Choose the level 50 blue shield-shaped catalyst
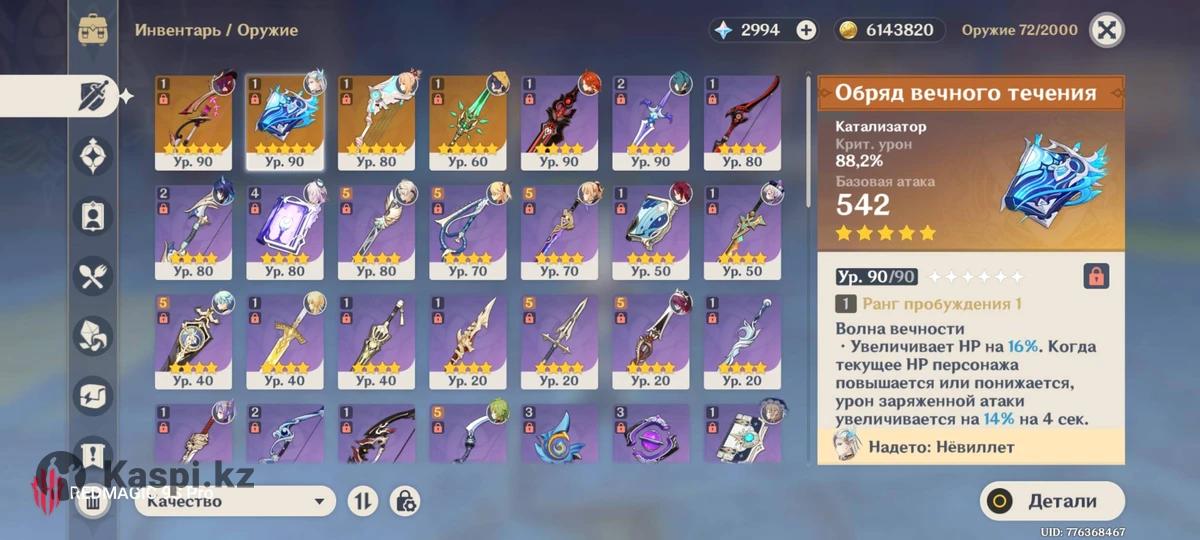 (651, 232)
